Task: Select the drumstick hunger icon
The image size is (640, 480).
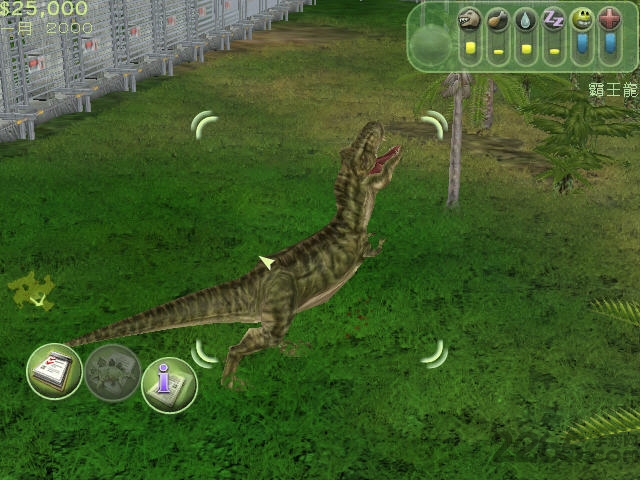Action: point(498,19)
